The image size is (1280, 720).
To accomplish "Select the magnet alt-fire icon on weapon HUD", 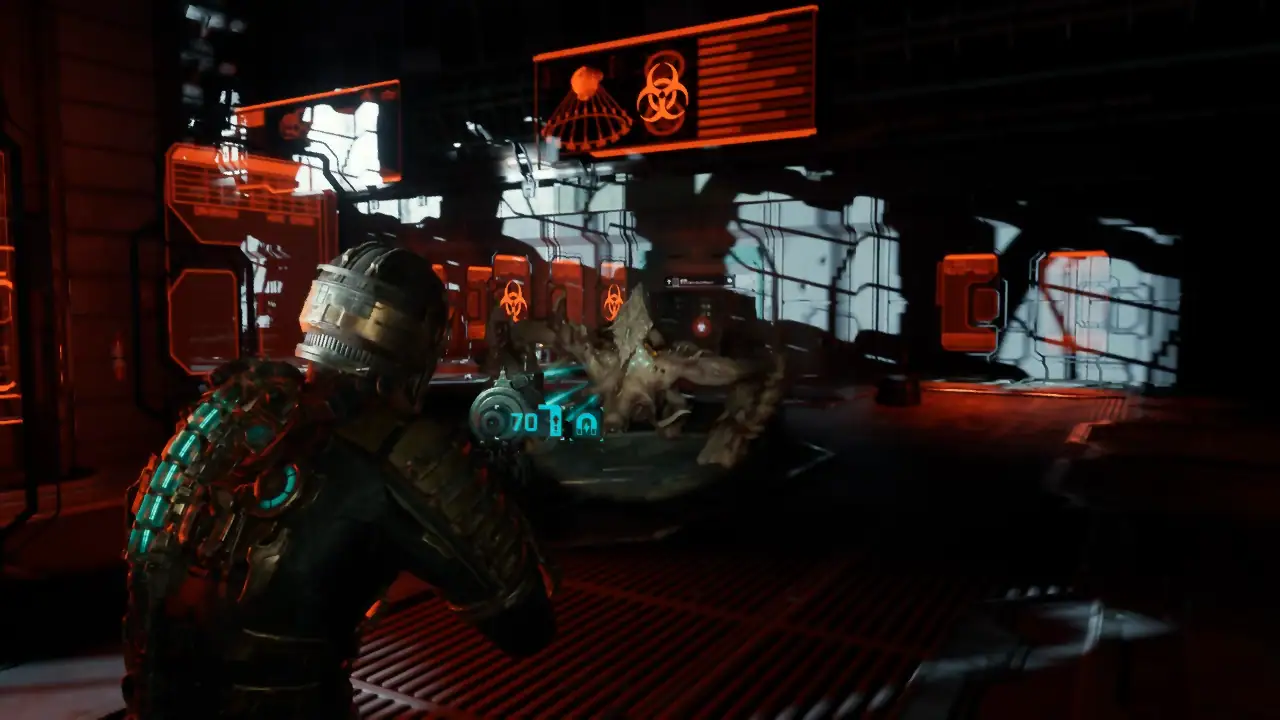I will tap(586, 422).
